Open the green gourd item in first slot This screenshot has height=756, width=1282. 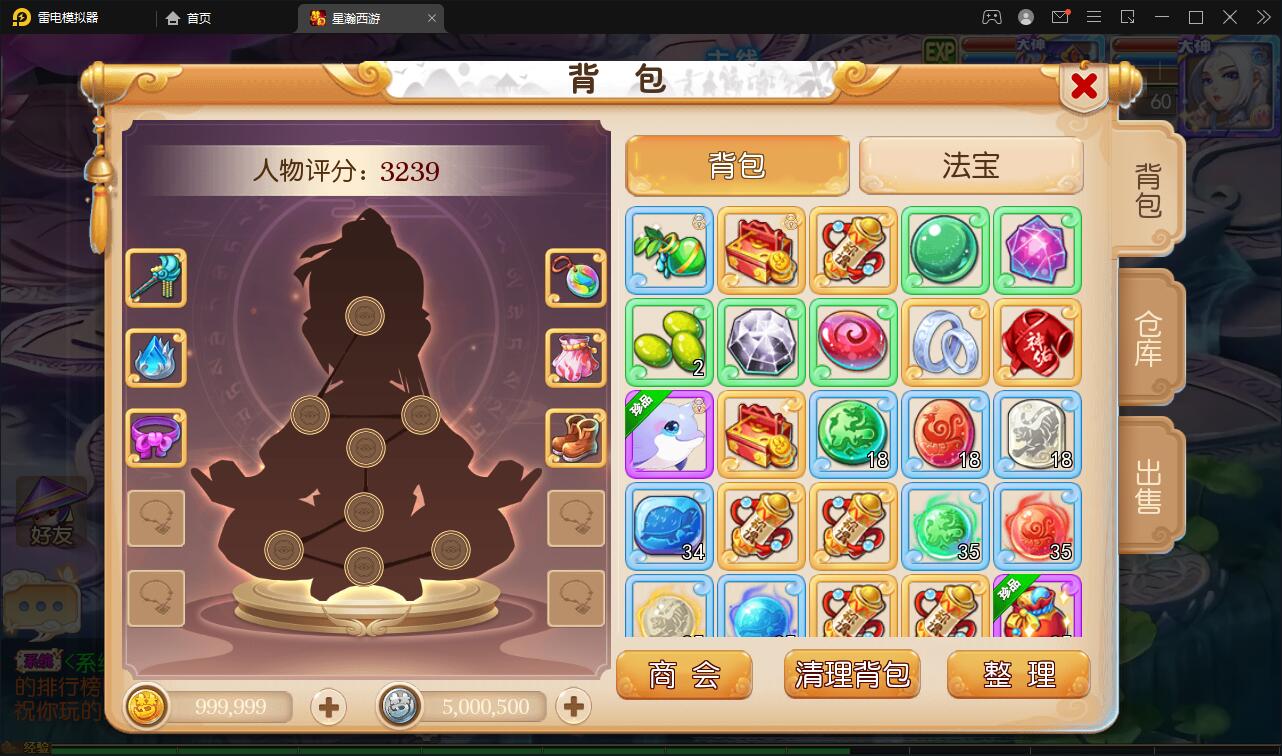tap(668, 250)
